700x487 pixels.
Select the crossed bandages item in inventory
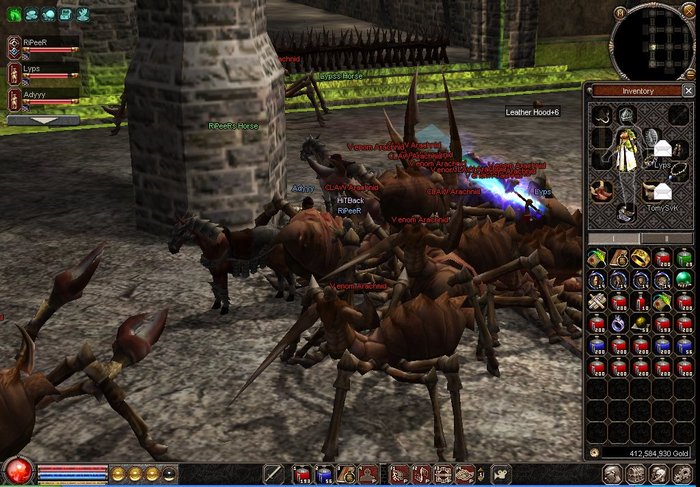click(x=597, y=301)
